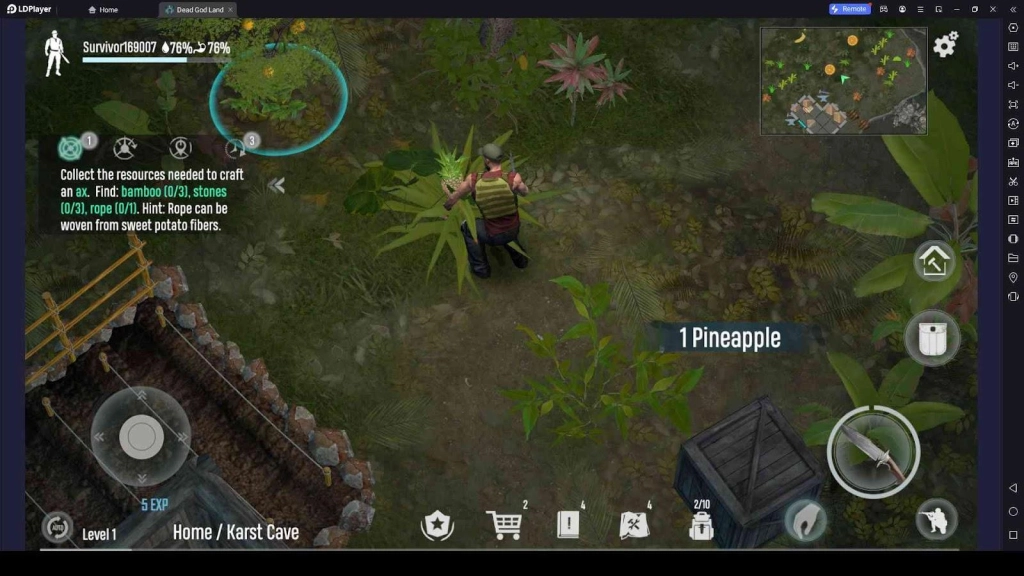1024x576 pixels.
Task: Open the crafting blueprint with tools icon
Action: 635,524
